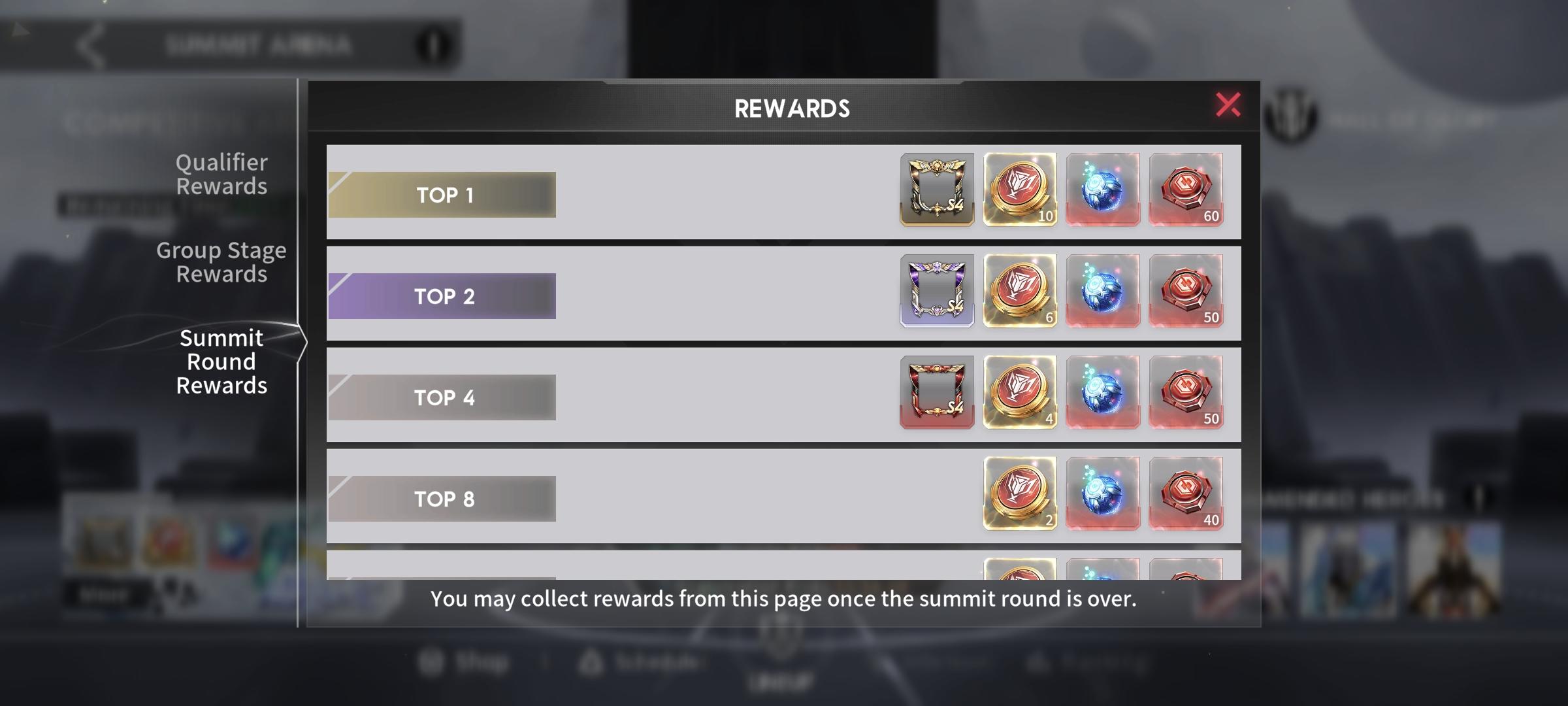This screenshot has height=706, width=1568.
Task: Inspect the x2 gold trophy medal in Top 8 row
Action: pos(1020,494)
